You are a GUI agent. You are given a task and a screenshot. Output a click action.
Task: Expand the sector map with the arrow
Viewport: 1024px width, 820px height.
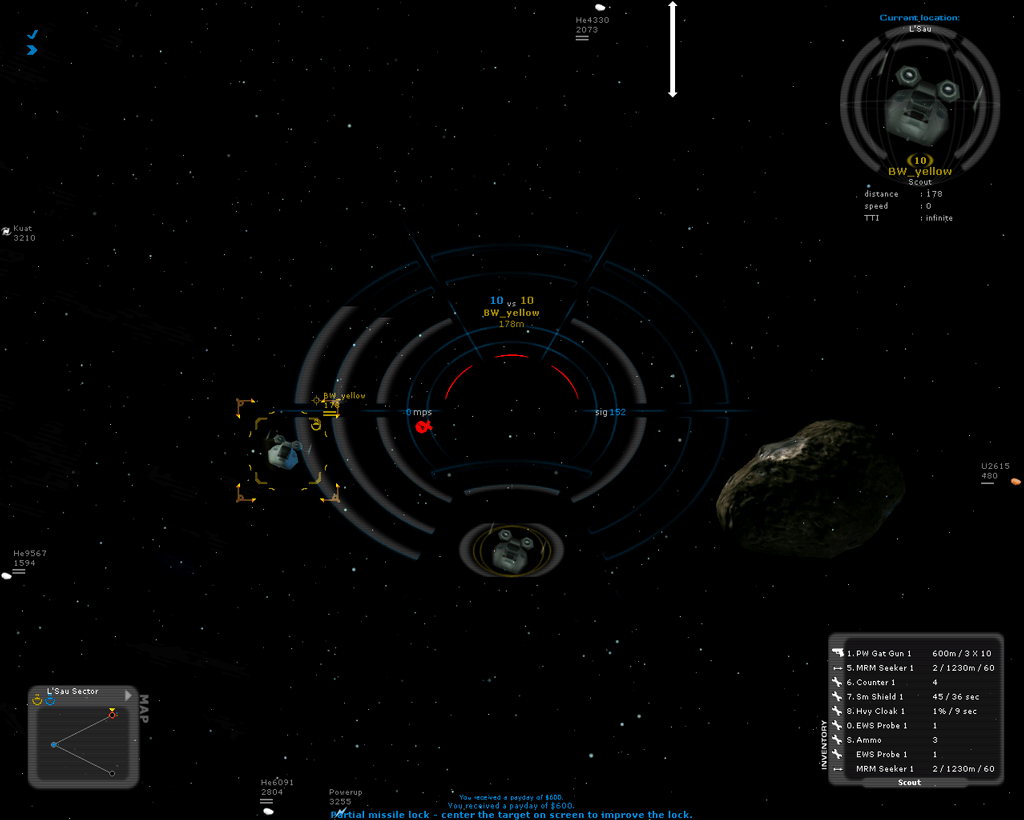(x=128, y=694)
